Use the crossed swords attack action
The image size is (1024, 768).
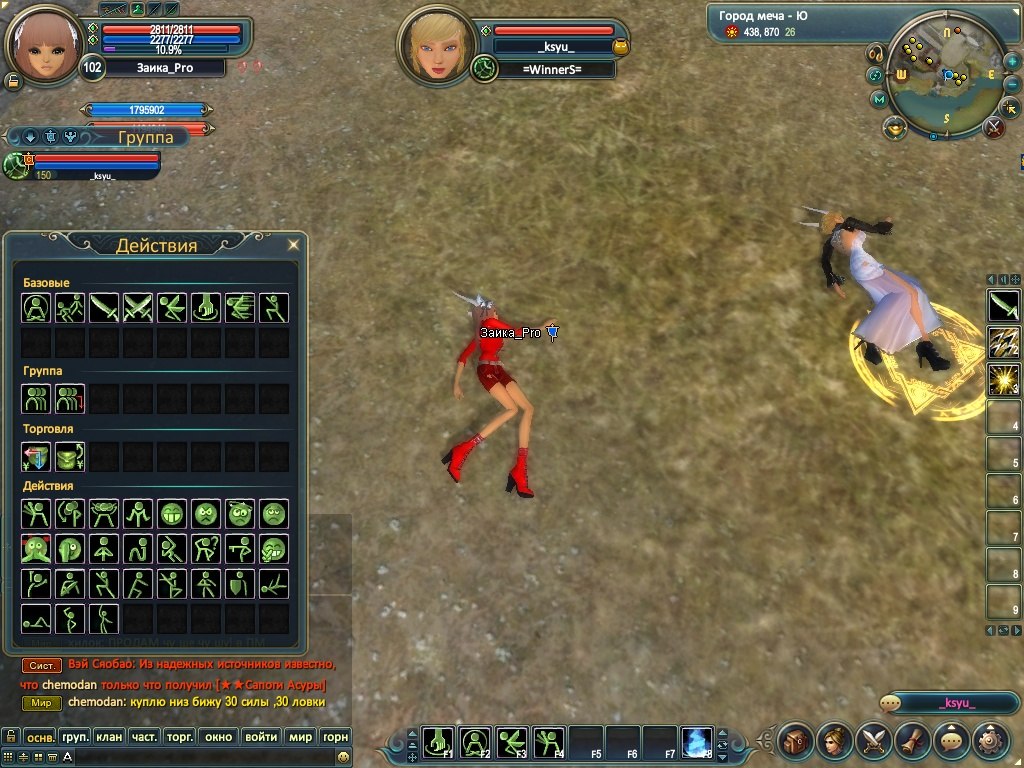coord(138,308)
